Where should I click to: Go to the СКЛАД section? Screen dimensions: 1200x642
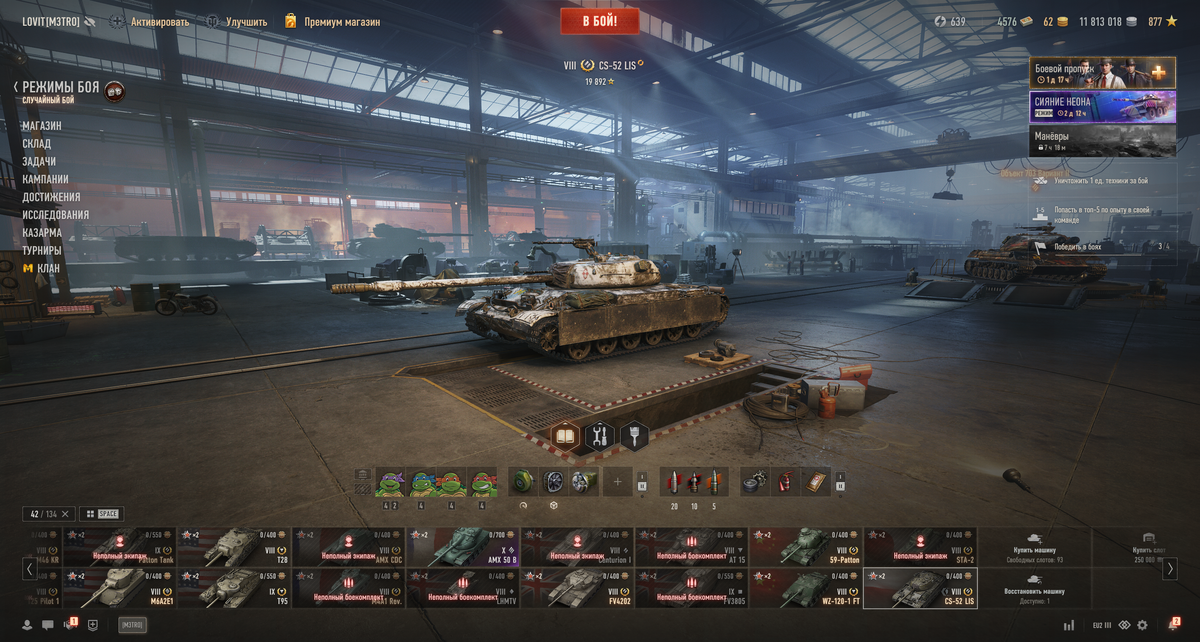point(37,144)
